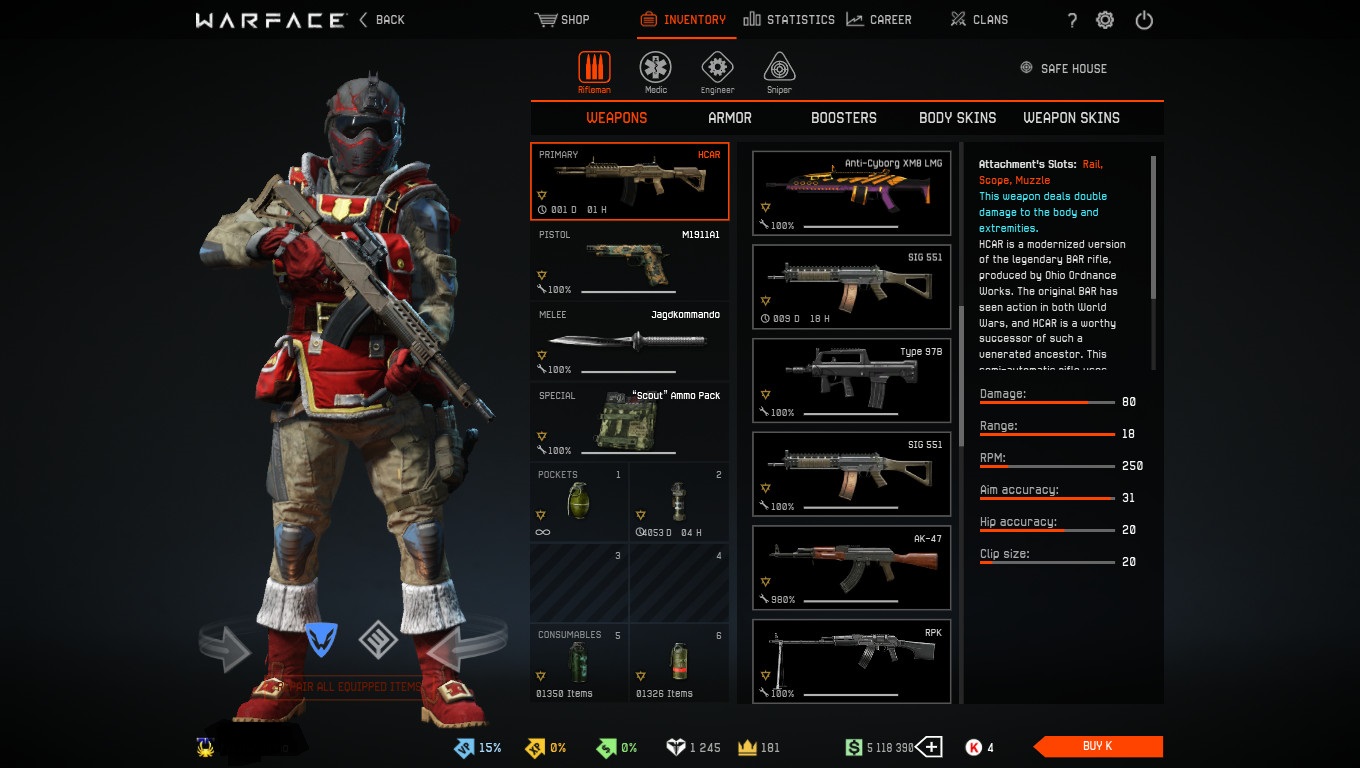Image resolution: width=1360 pixels, height=768 pixels.
Task: Open the settings gear icon
Action: pyautogui.click(x=1105, y=20)
